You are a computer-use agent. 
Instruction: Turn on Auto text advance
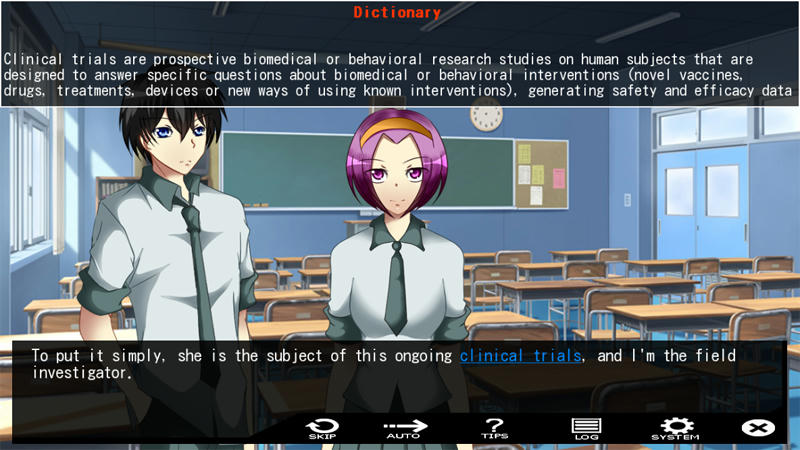[x=405, y=428]
